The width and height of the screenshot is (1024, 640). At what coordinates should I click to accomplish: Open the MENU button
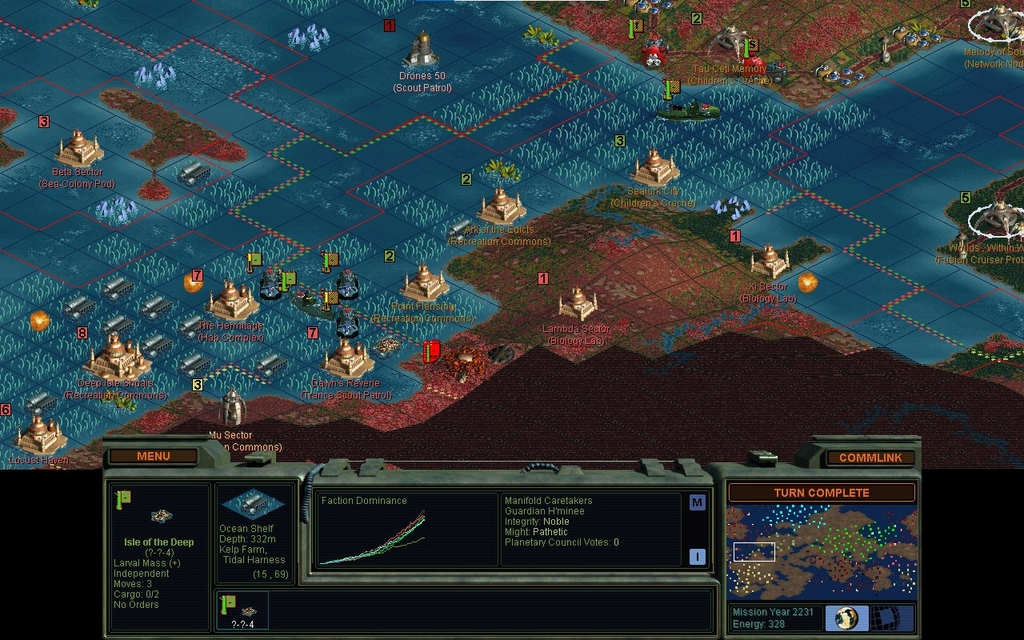(x=153, y=456)
